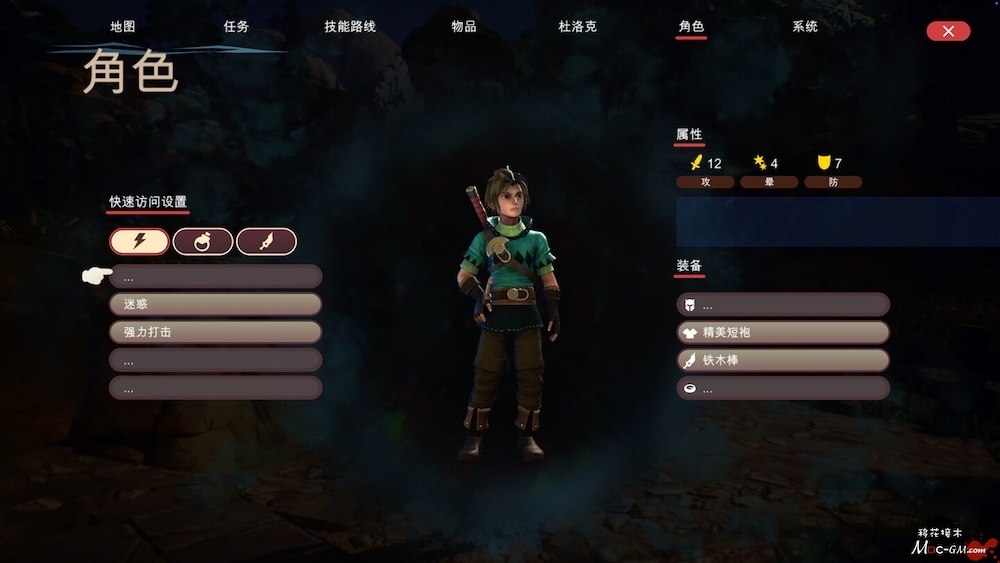
Task: Select the 精美短袍 armor slot
Action: tap(783, 332)
